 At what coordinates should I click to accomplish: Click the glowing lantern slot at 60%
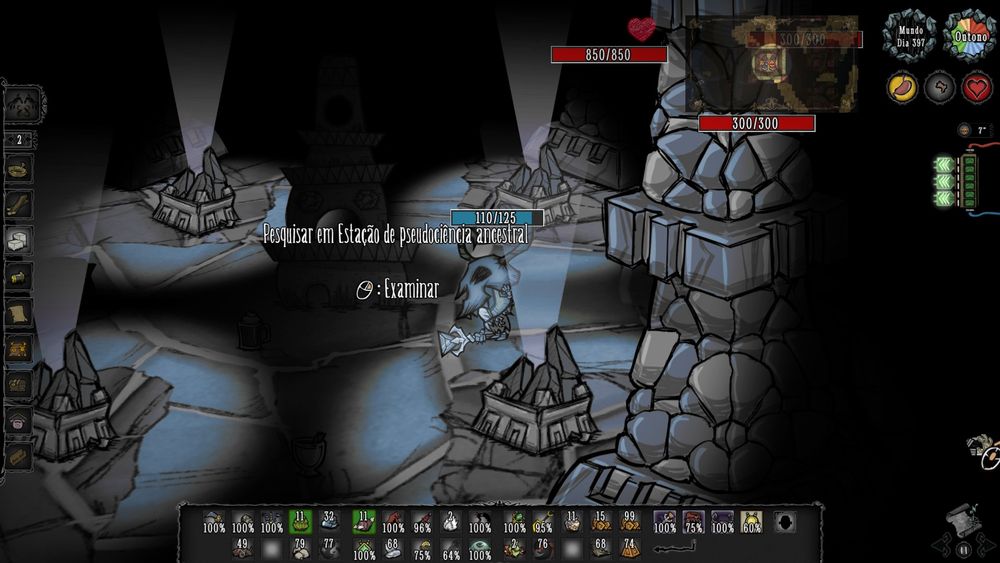751,522
